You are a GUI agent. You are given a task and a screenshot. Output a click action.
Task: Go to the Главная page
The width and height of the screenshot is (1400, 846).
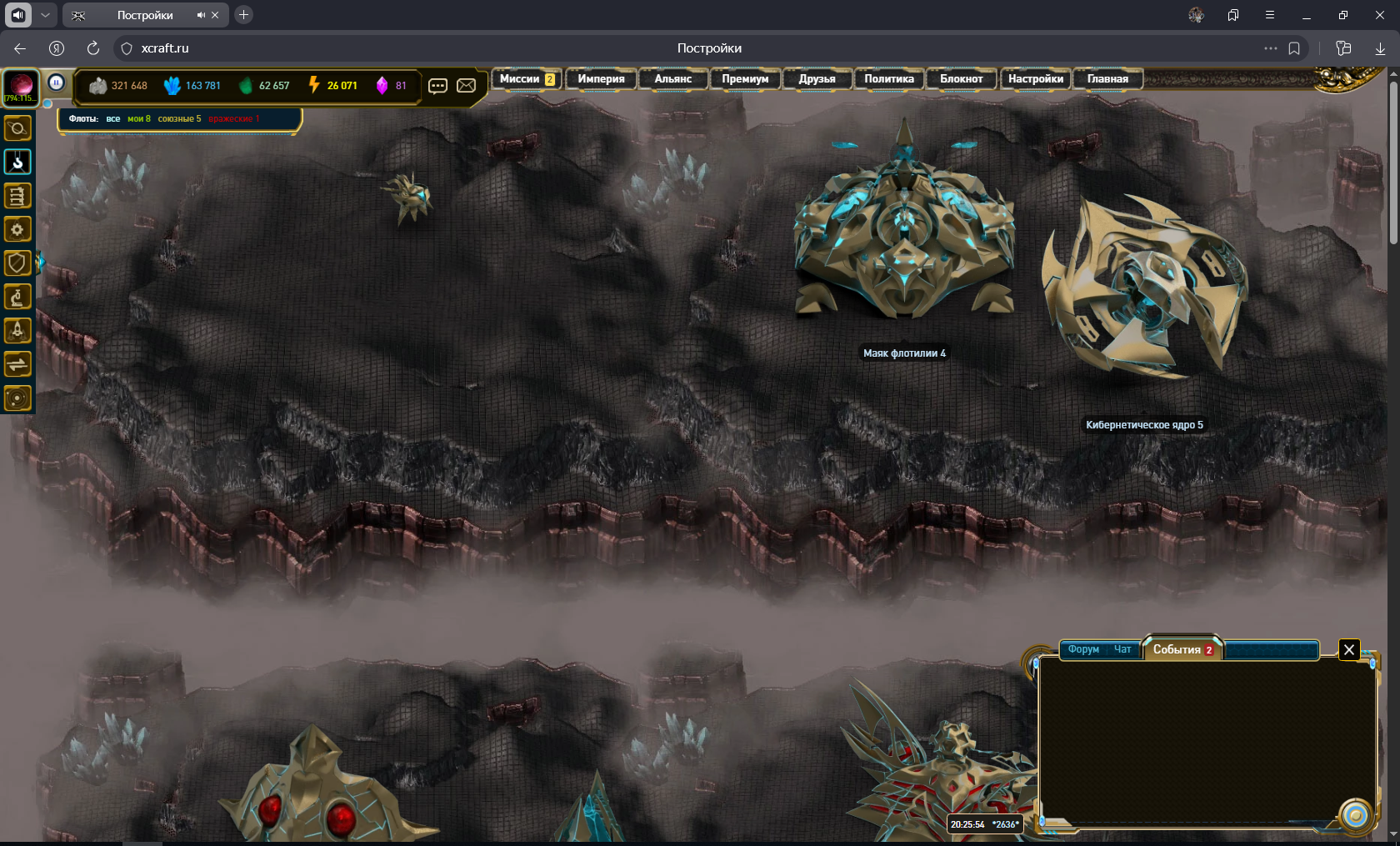(x=1107, y=79)
